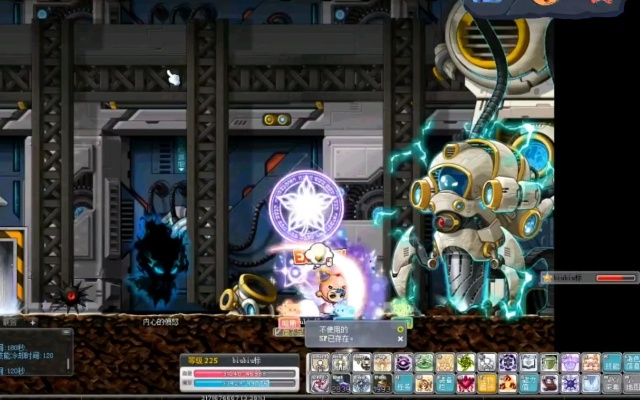Use the item slot showing 2899
Viewport: 640px width, 400px height.
tap(340, 383)
